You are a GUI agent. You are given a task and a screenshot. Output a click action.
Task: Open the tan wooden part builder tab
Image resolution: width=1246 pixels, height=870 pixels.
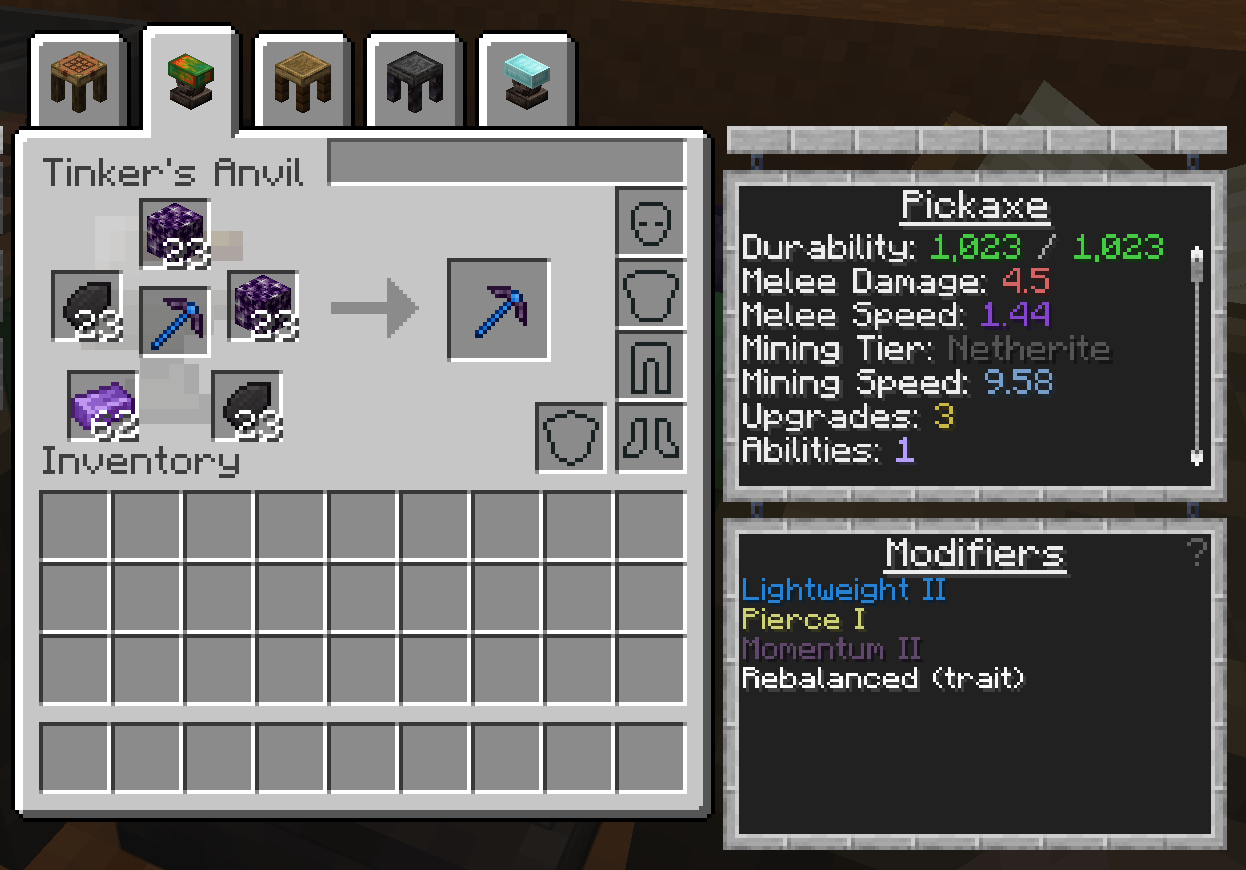coord(302,80)
